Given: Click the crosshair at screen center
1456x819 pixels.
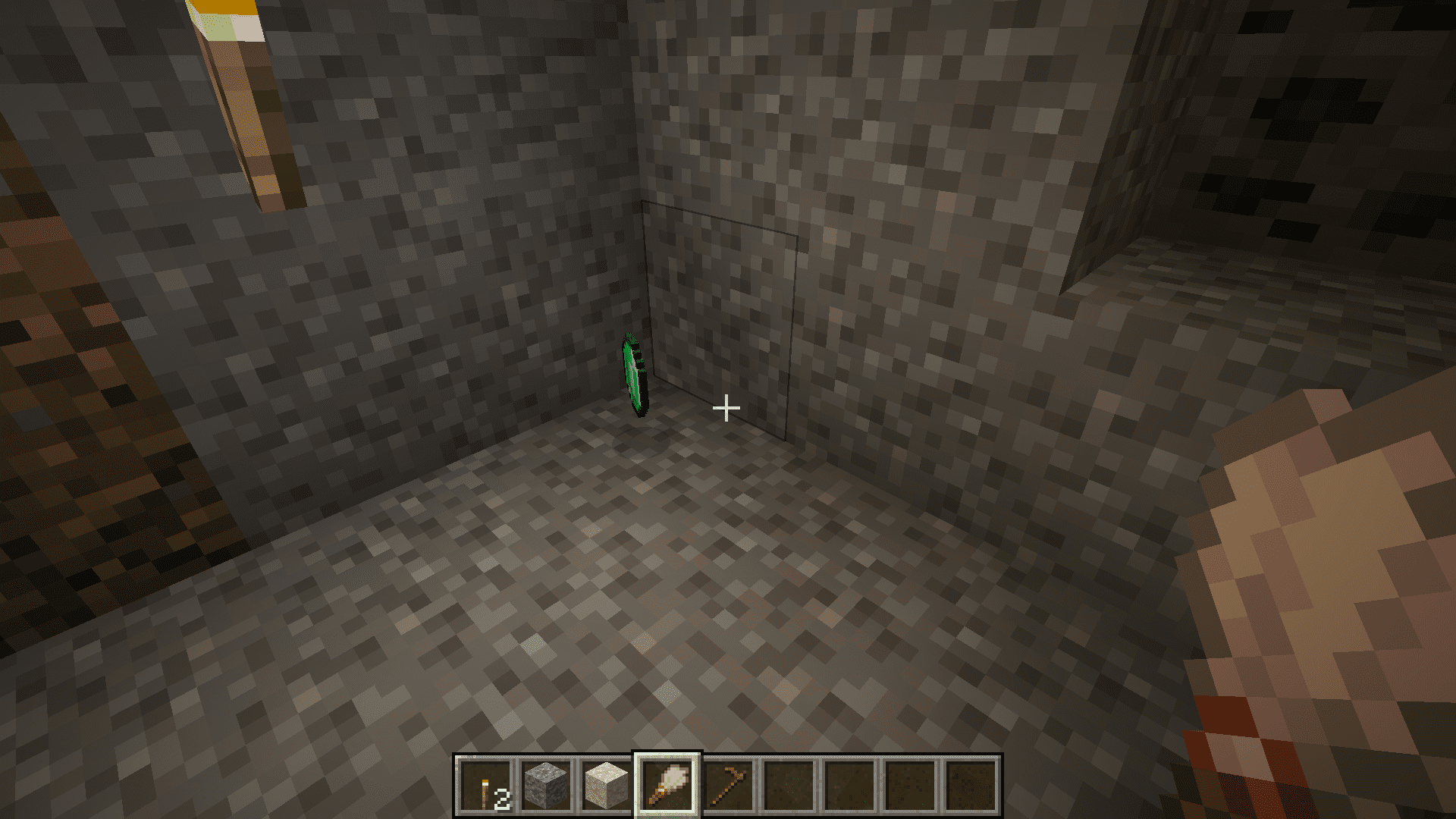Looking at the screenshot, I should (726, 408).
